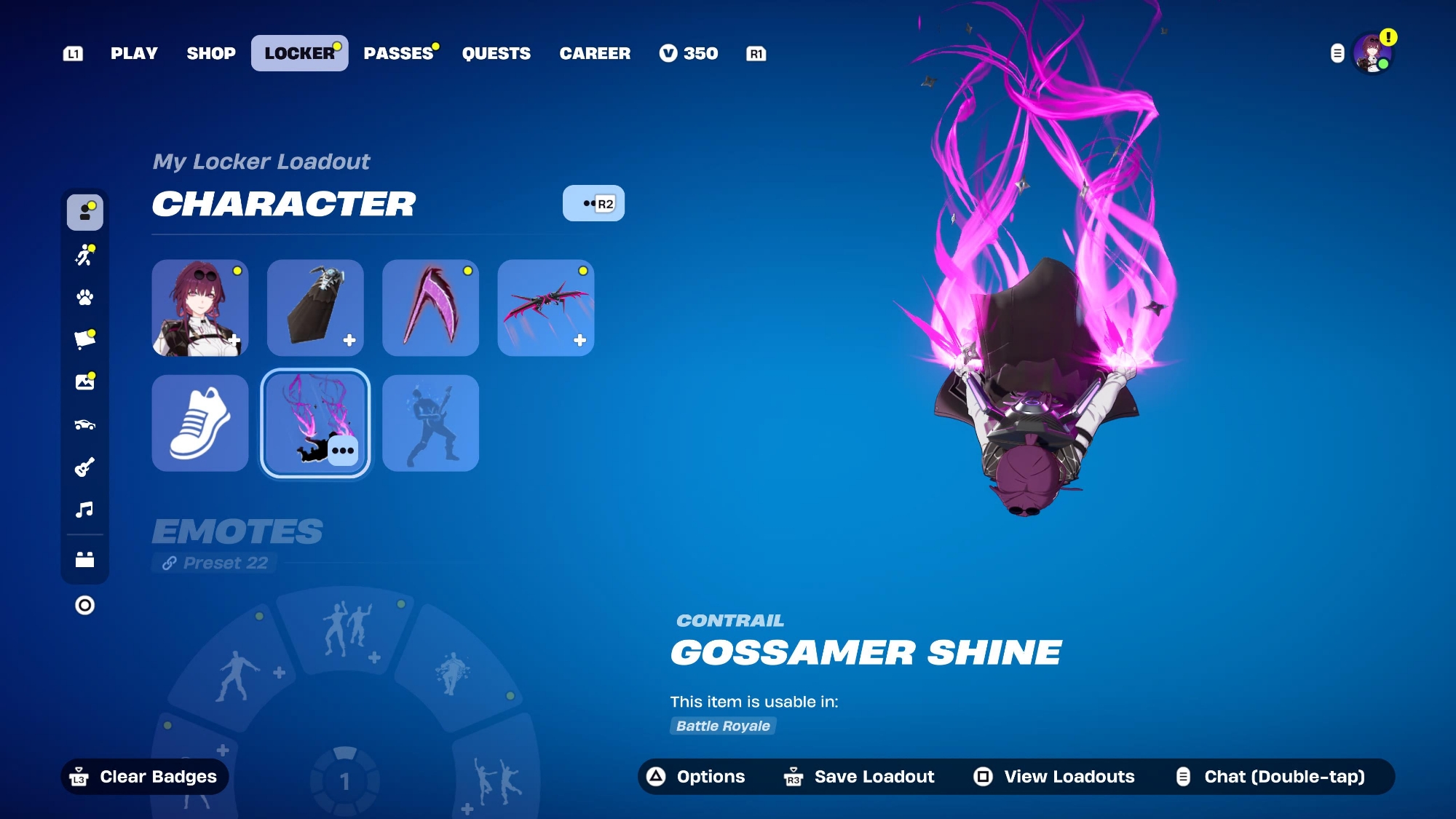Click Clear Badges button
Viewport: 1456px width, 819px height.
point(145,777)
